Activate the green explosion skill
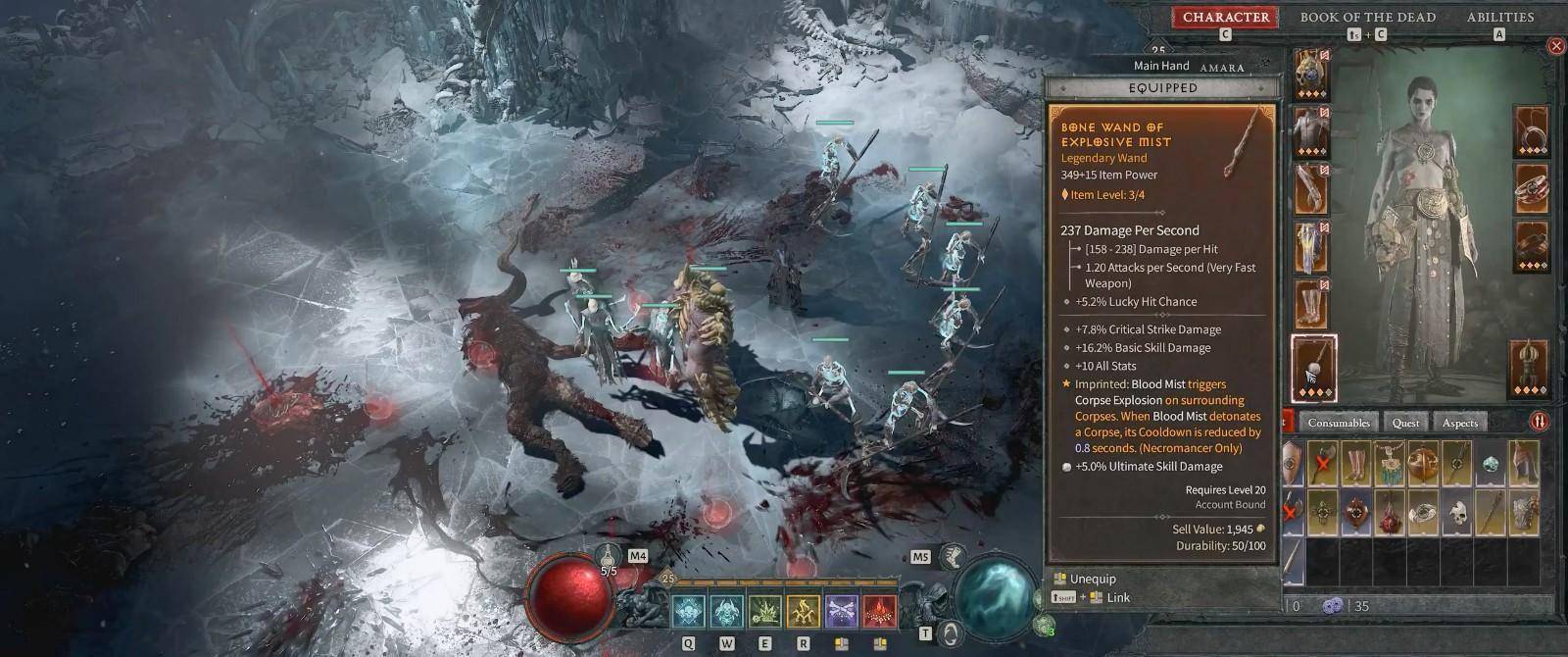The height and width of the screenshot is (657, 1568). click(x=764, y=612)
